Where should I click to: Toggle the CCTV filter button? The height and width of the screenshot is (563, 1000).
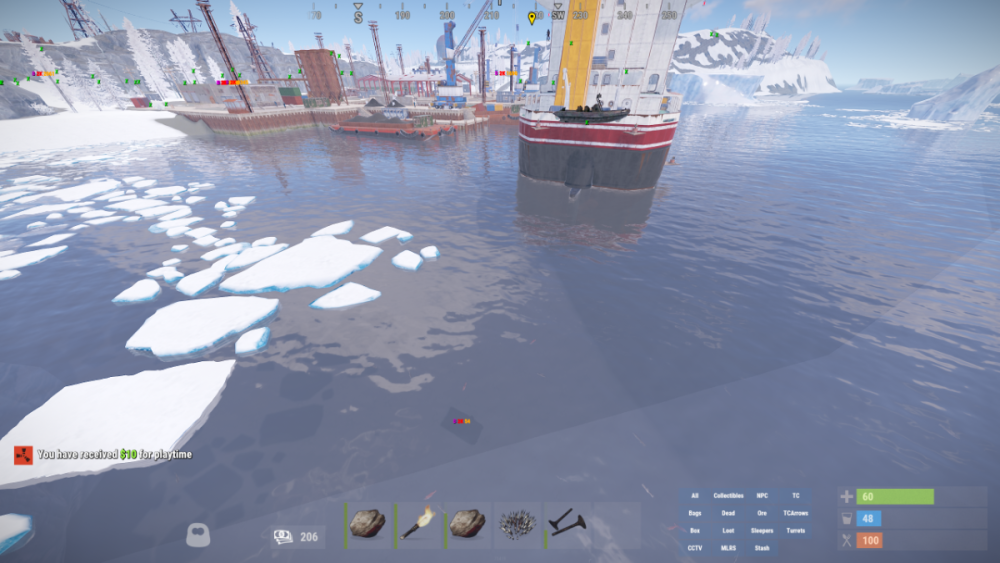point(695,548)
